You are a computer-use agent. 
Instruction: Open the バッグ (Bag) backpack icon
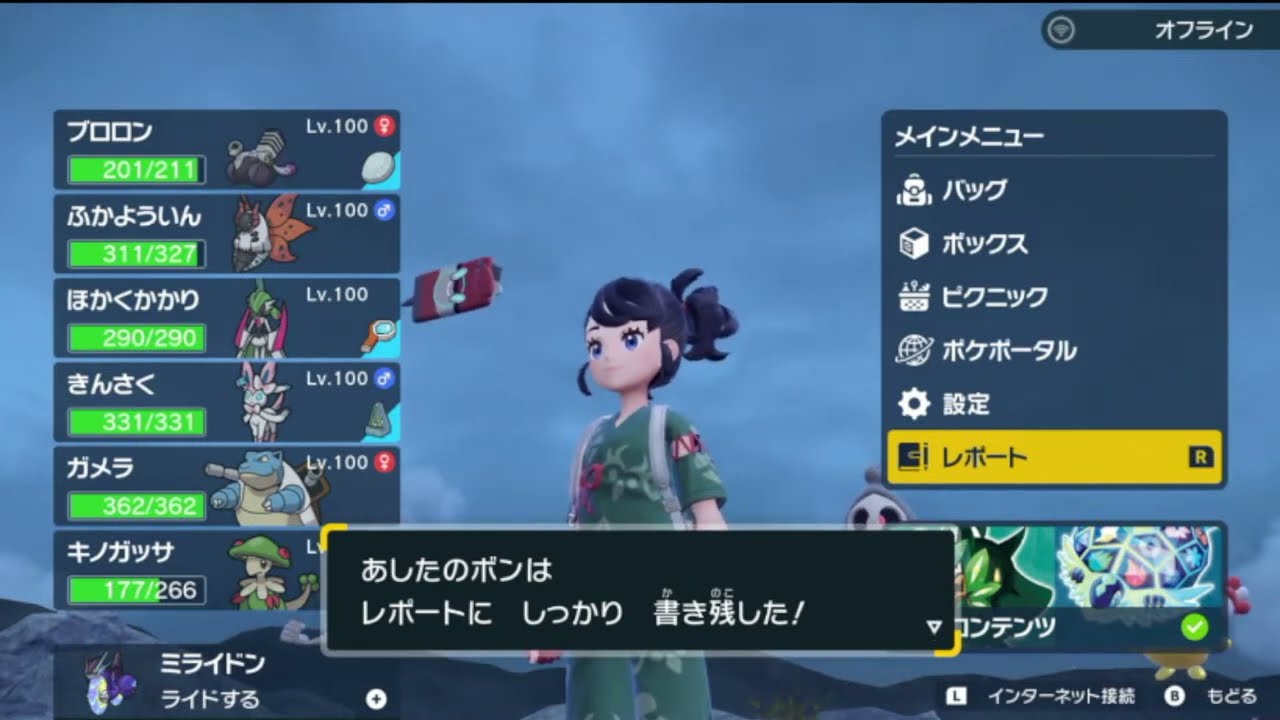click(914, 189)
